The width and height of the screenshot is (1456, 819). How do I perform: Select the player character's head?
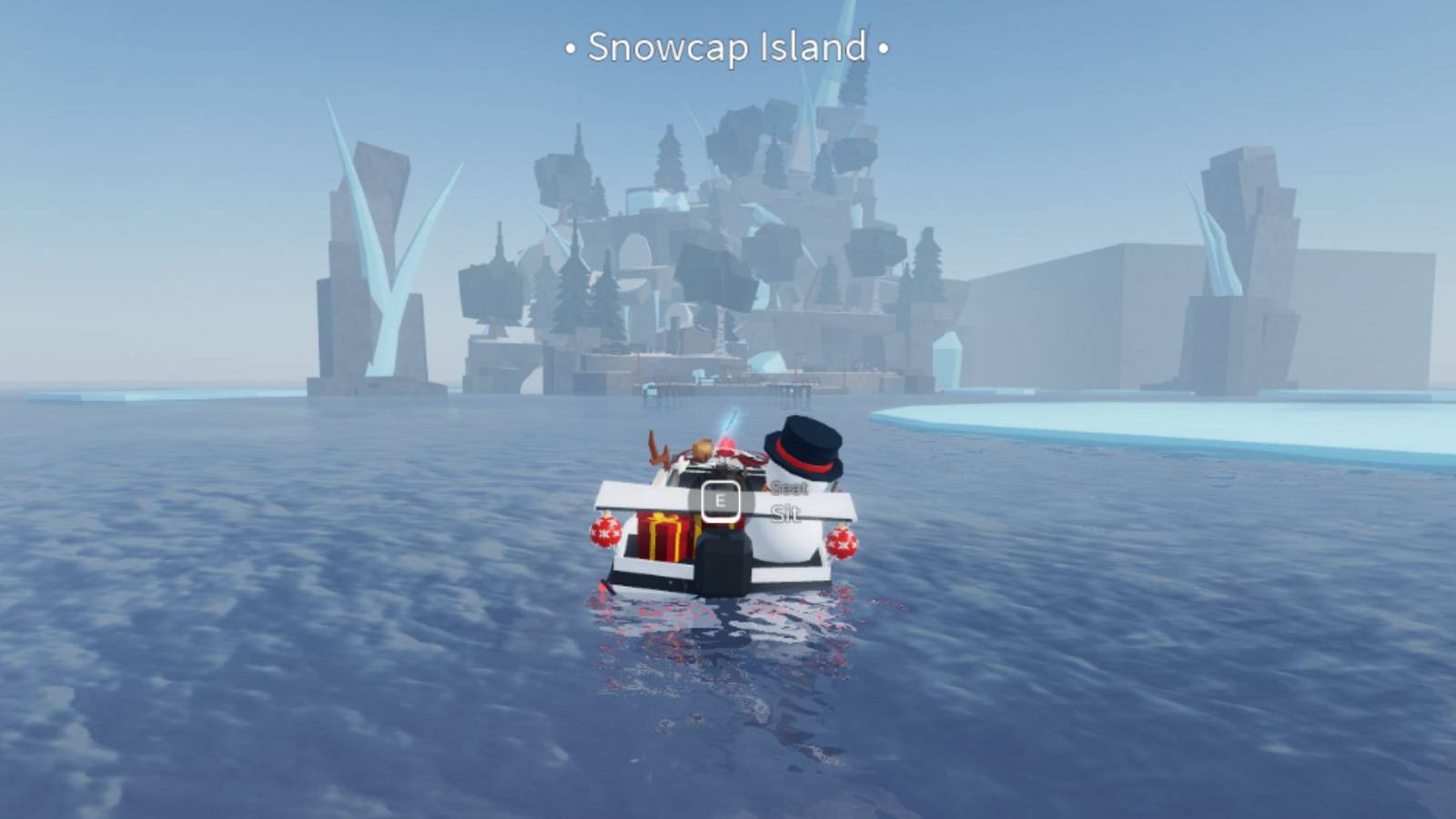703,448
